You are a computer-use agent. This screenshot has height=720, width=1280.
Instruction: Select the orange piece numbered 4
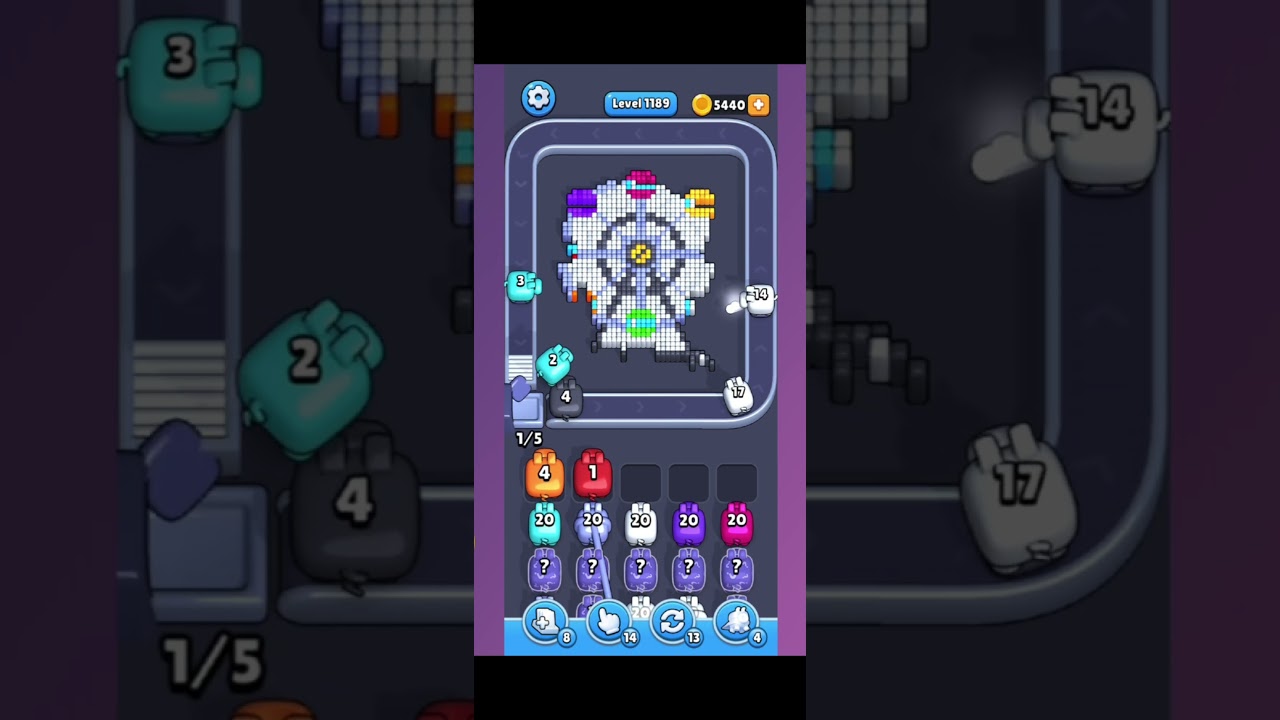(x=544, y=472)
